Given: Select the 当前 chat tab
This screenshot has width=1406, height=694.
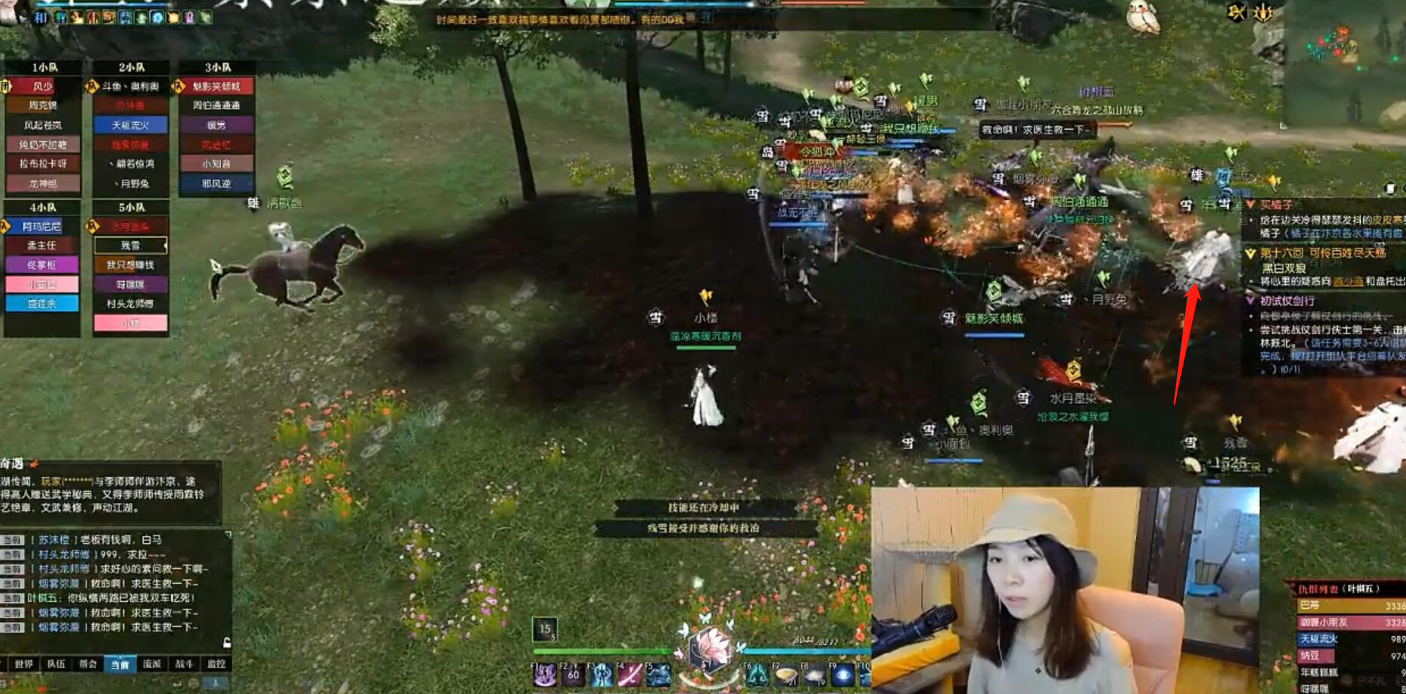Looking at the screenshot, I should [x=120, y=664].
